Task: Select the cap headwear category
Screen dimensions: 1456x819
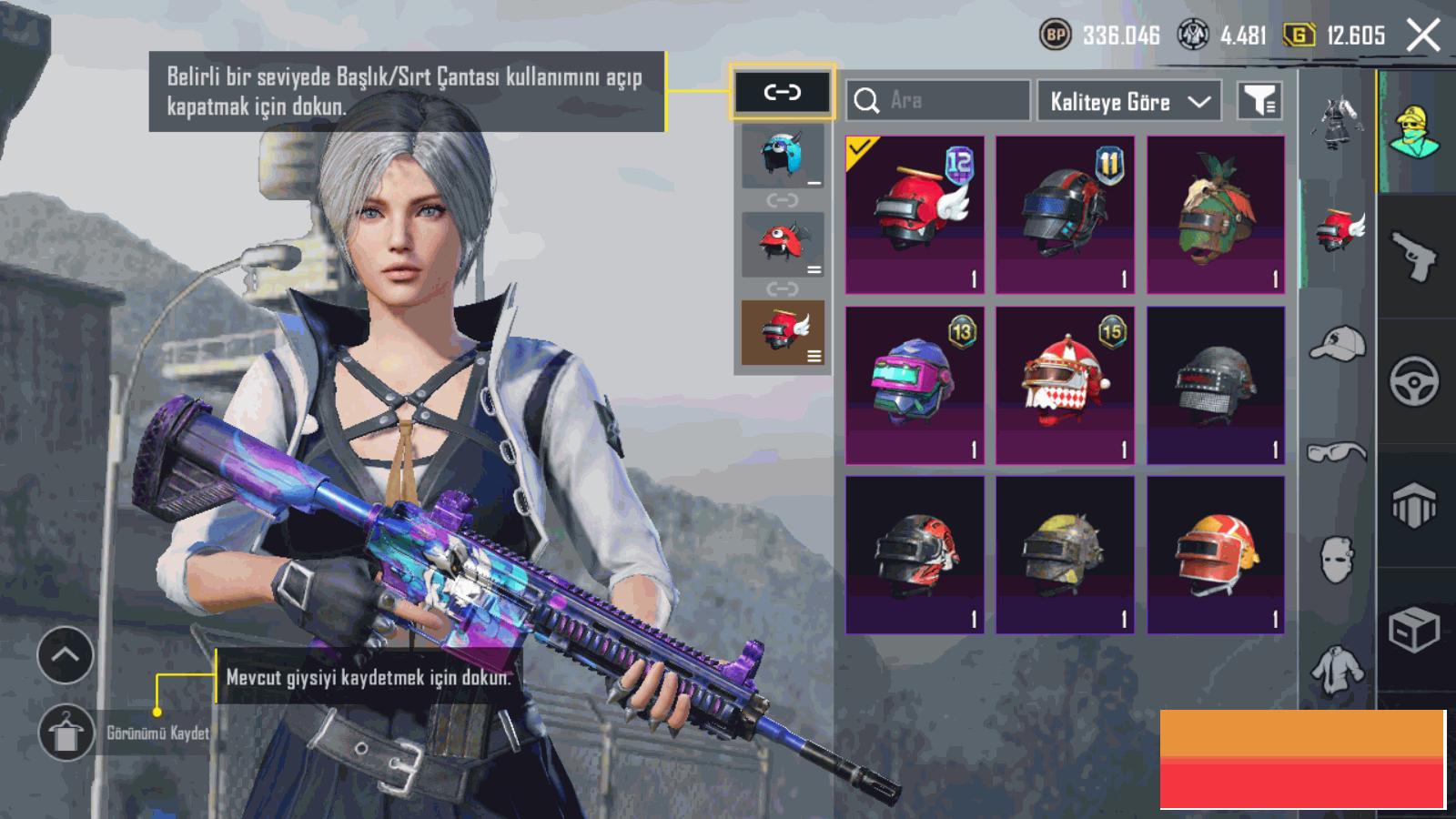Action: coord(1337,343)
